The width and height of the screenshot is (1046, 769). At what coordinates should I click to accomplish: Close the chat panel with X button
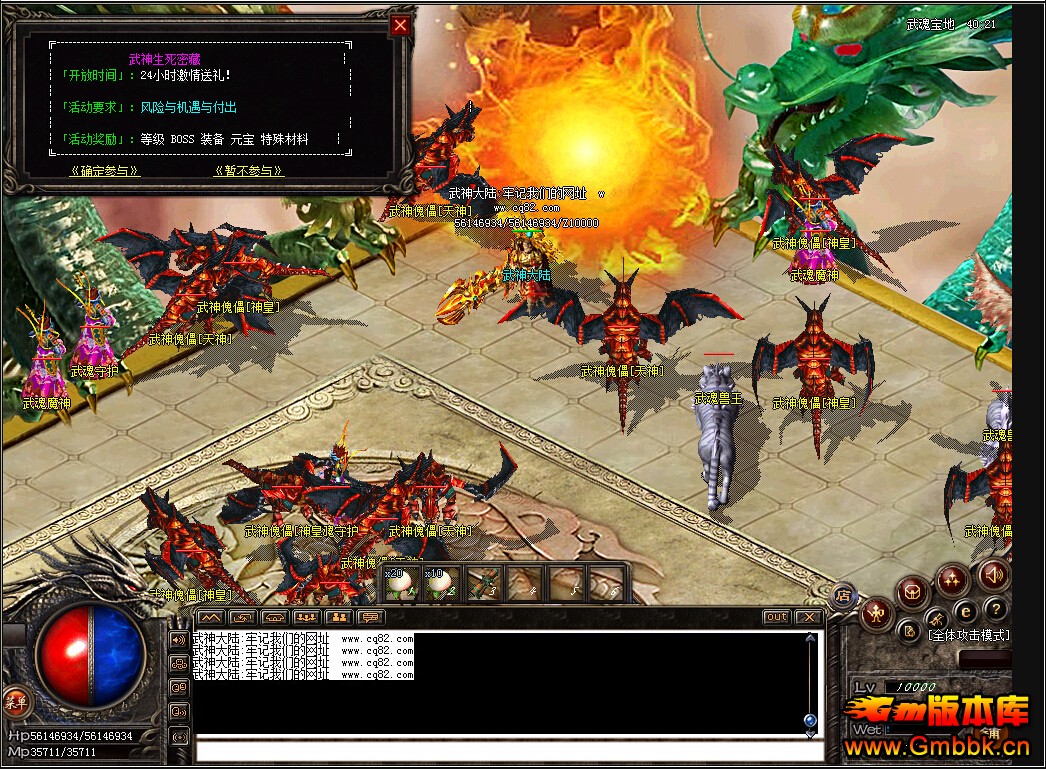coord(809,617)
